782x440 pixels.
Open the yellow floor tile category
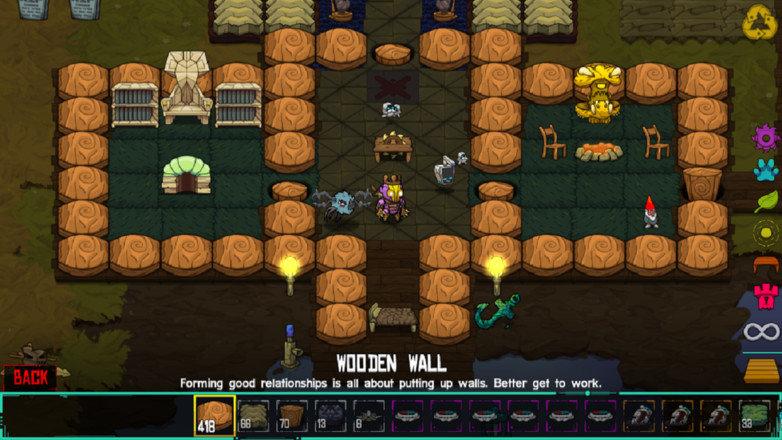click(766, 369)
